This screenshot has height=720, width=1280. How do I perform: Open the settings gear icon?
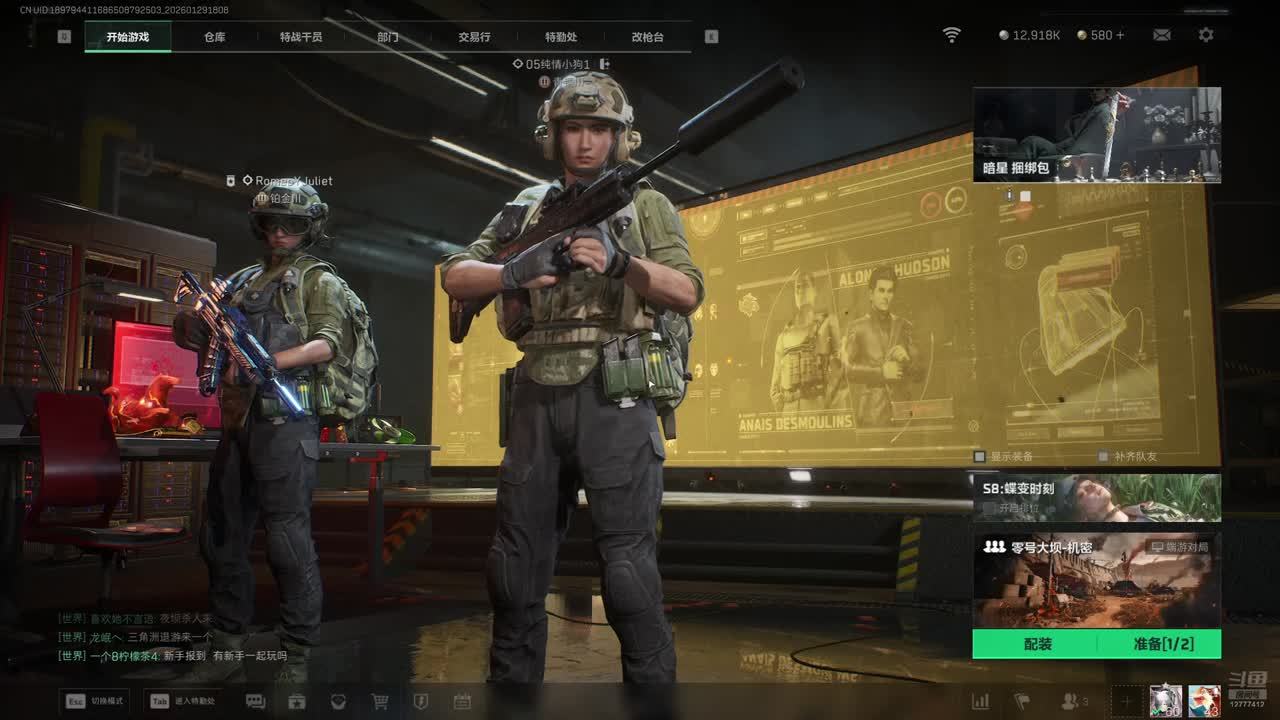pos(1206,35)
